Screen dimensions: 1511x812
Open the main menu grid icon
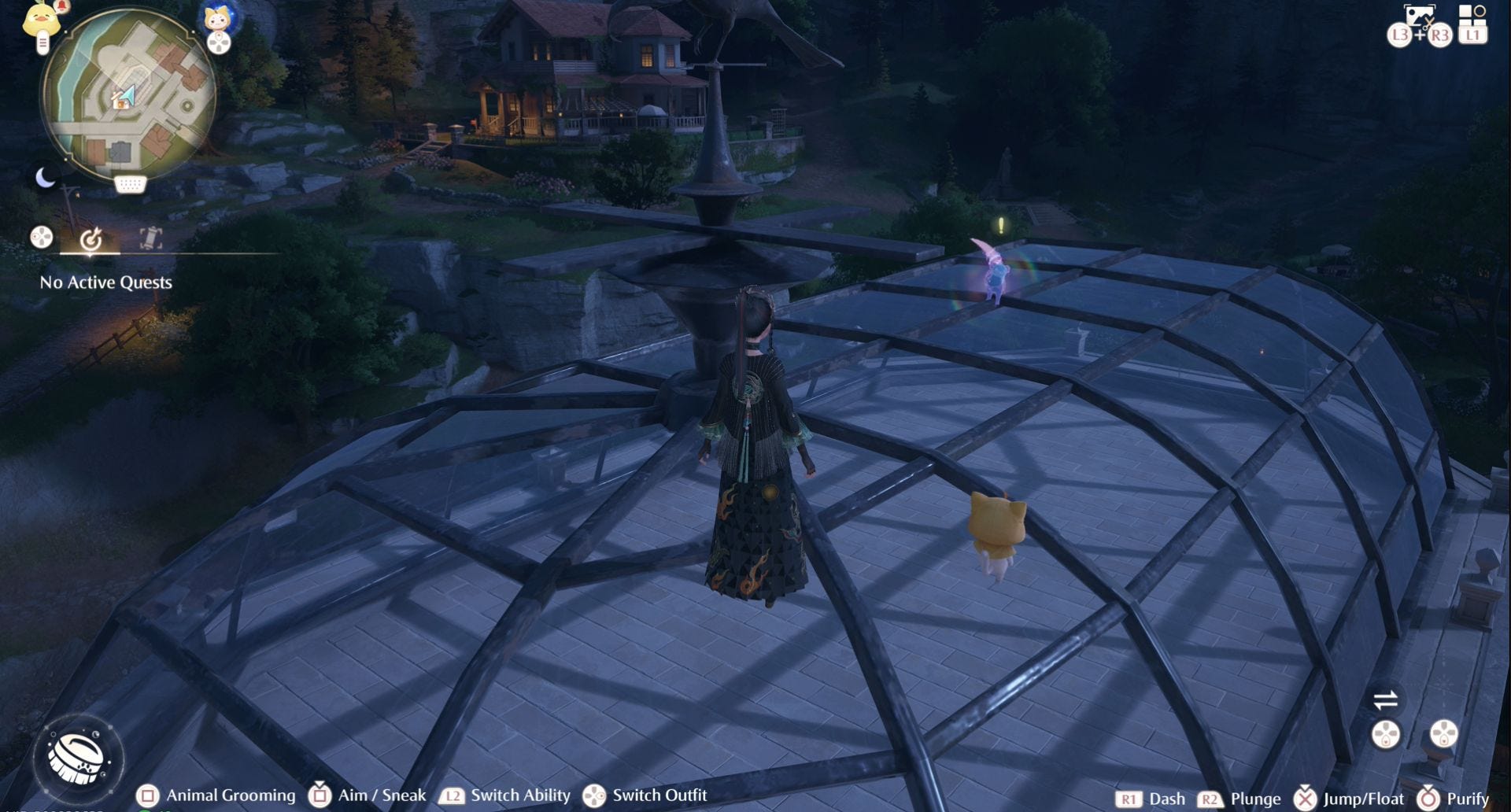(1471, 14)
